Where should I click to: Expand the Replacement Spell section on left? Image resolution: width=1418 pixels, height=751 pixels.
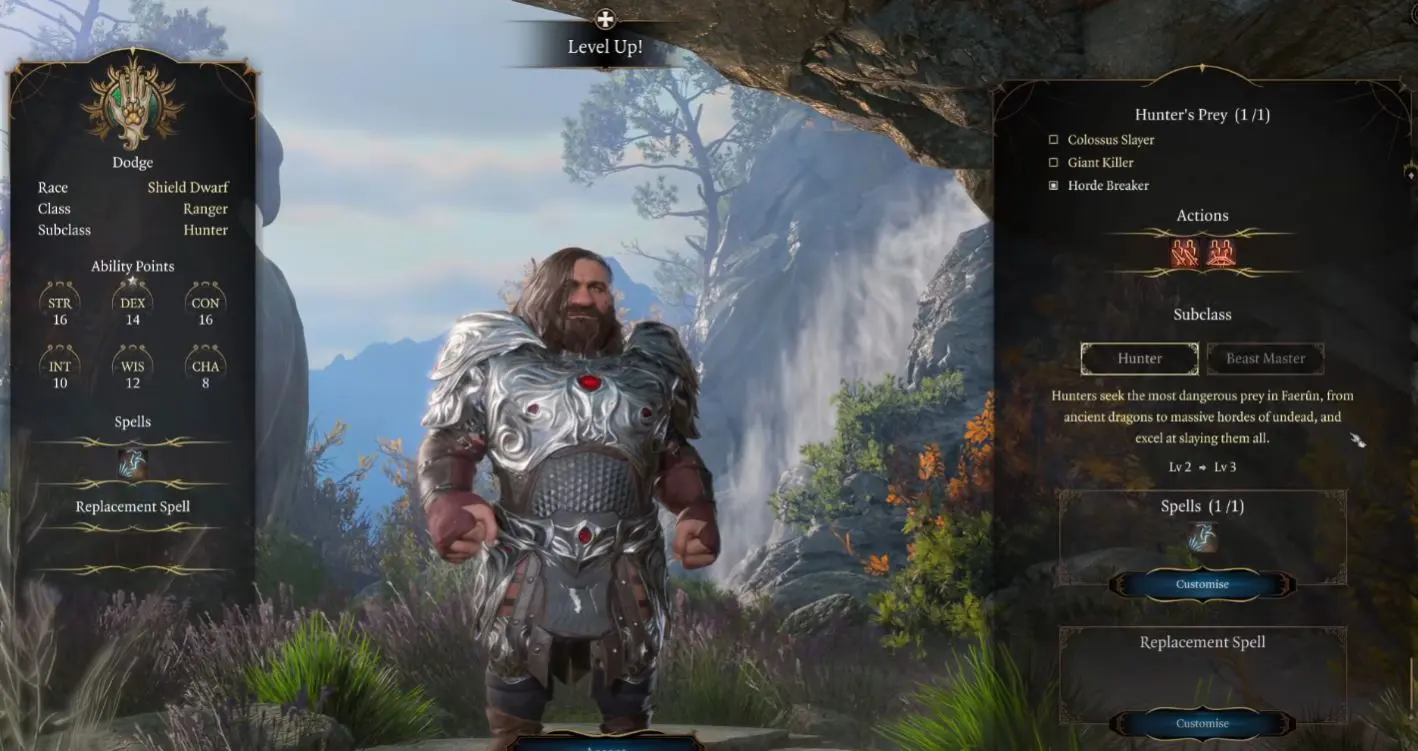pos(132,506)
